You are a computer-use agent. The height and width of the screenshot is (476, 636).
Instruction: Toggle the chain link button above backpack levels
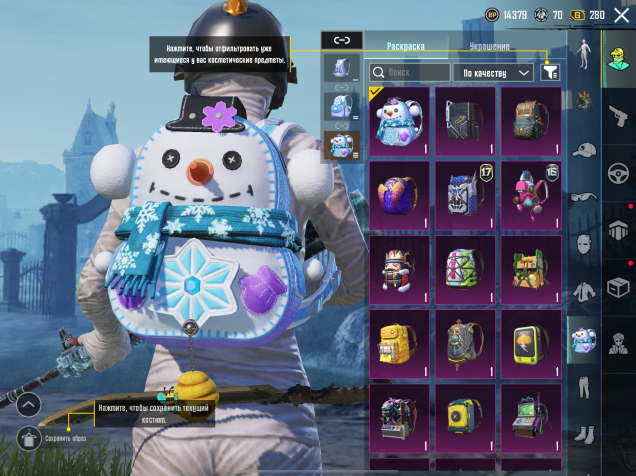coord(342,40)
